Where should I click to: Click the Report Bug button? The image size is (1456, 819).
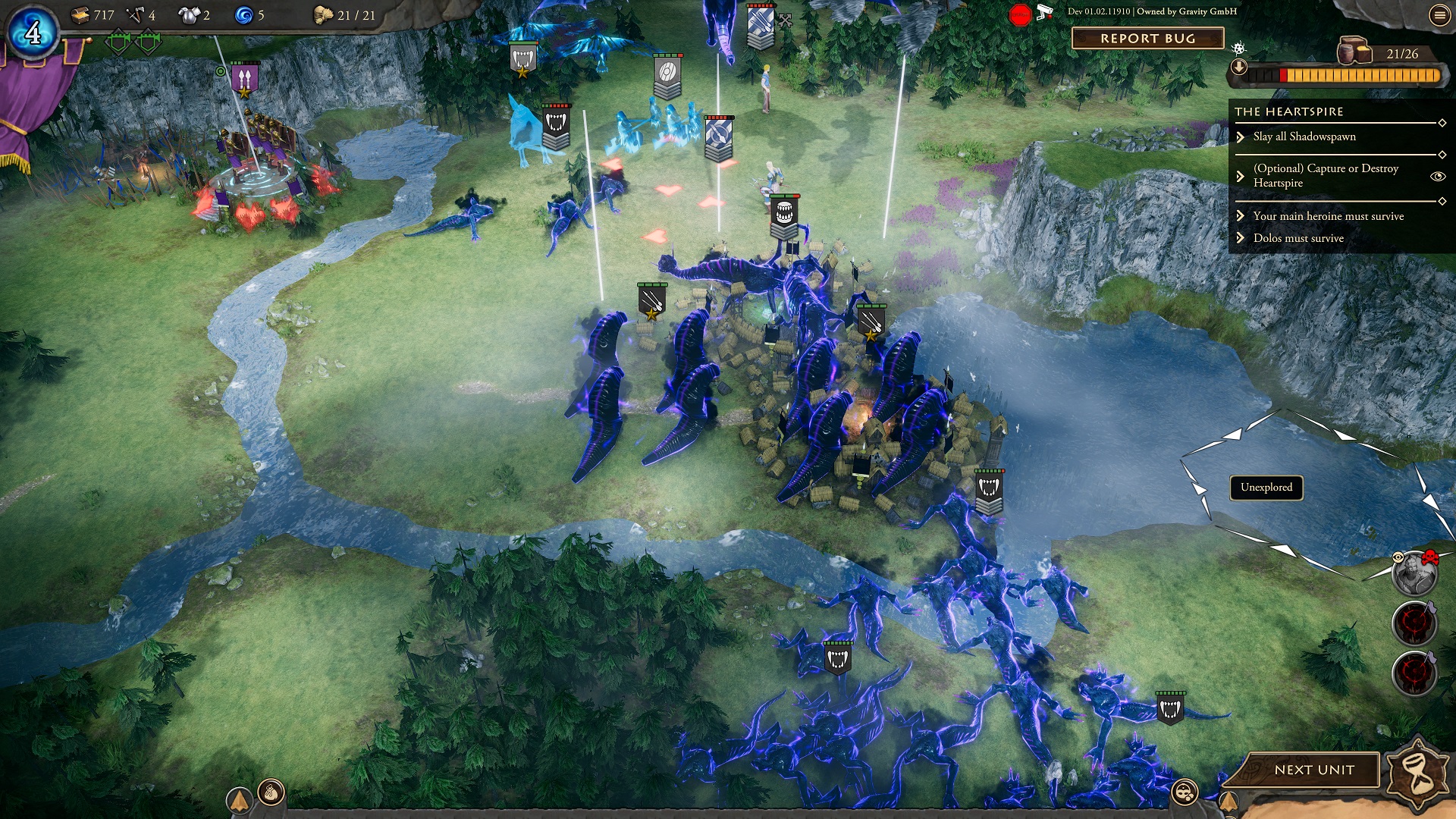[1147, 39]
